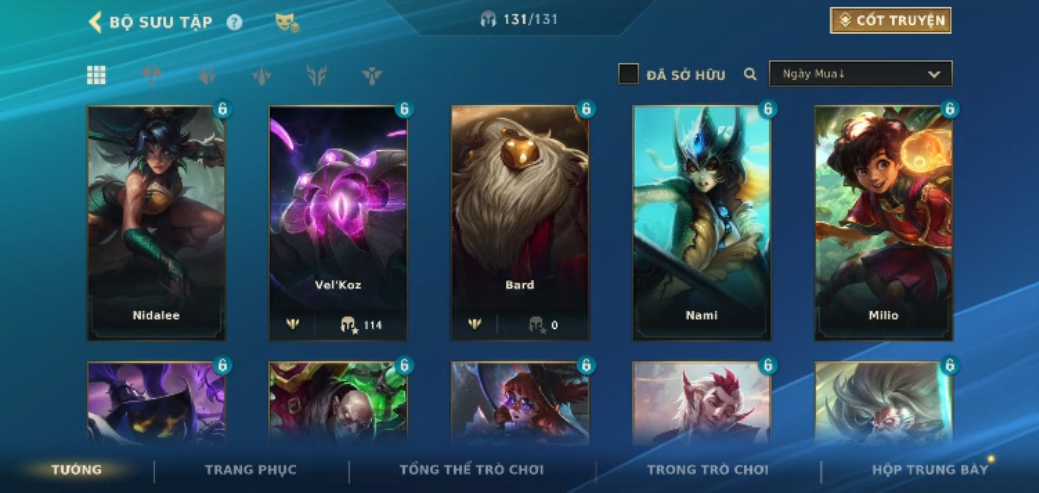Show all champions with grid filter
1039x493 pixels.
click(96, 75)
